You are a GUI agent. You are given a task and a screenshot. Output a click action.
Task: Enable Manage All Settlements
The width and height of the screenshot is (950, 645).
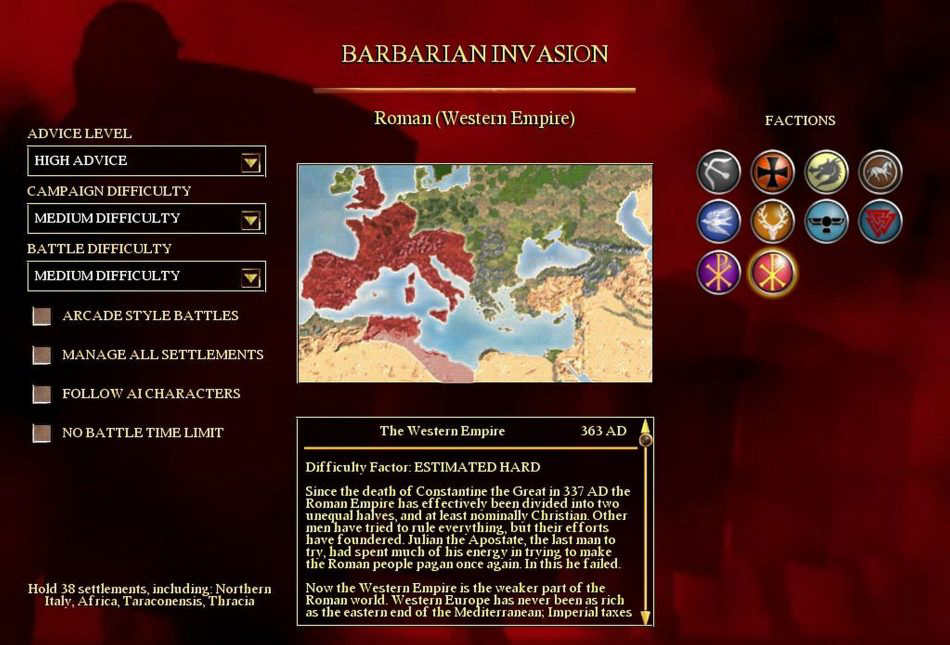(41, 355)
